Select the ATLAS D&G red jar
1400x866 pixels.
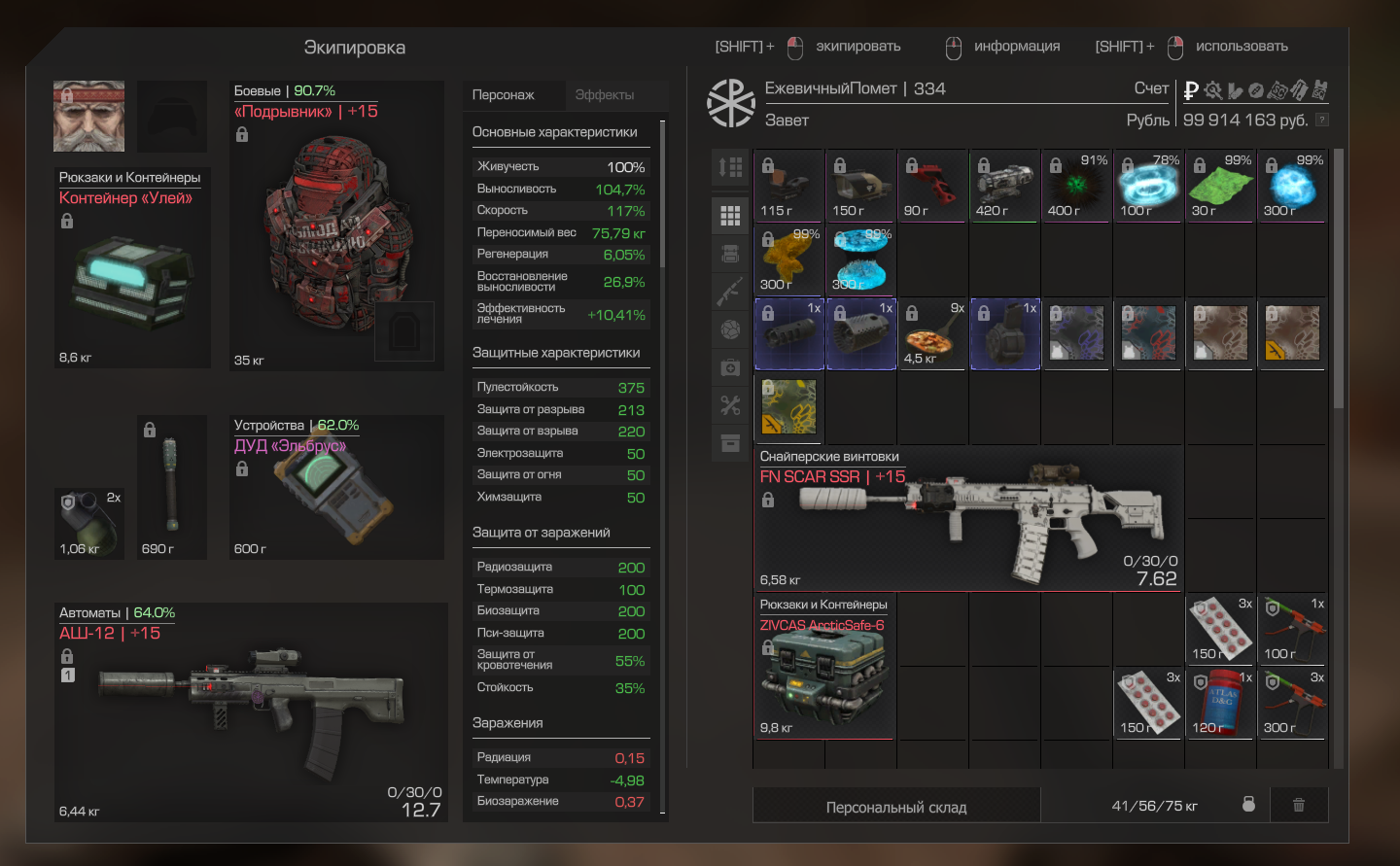point(1221,703)
